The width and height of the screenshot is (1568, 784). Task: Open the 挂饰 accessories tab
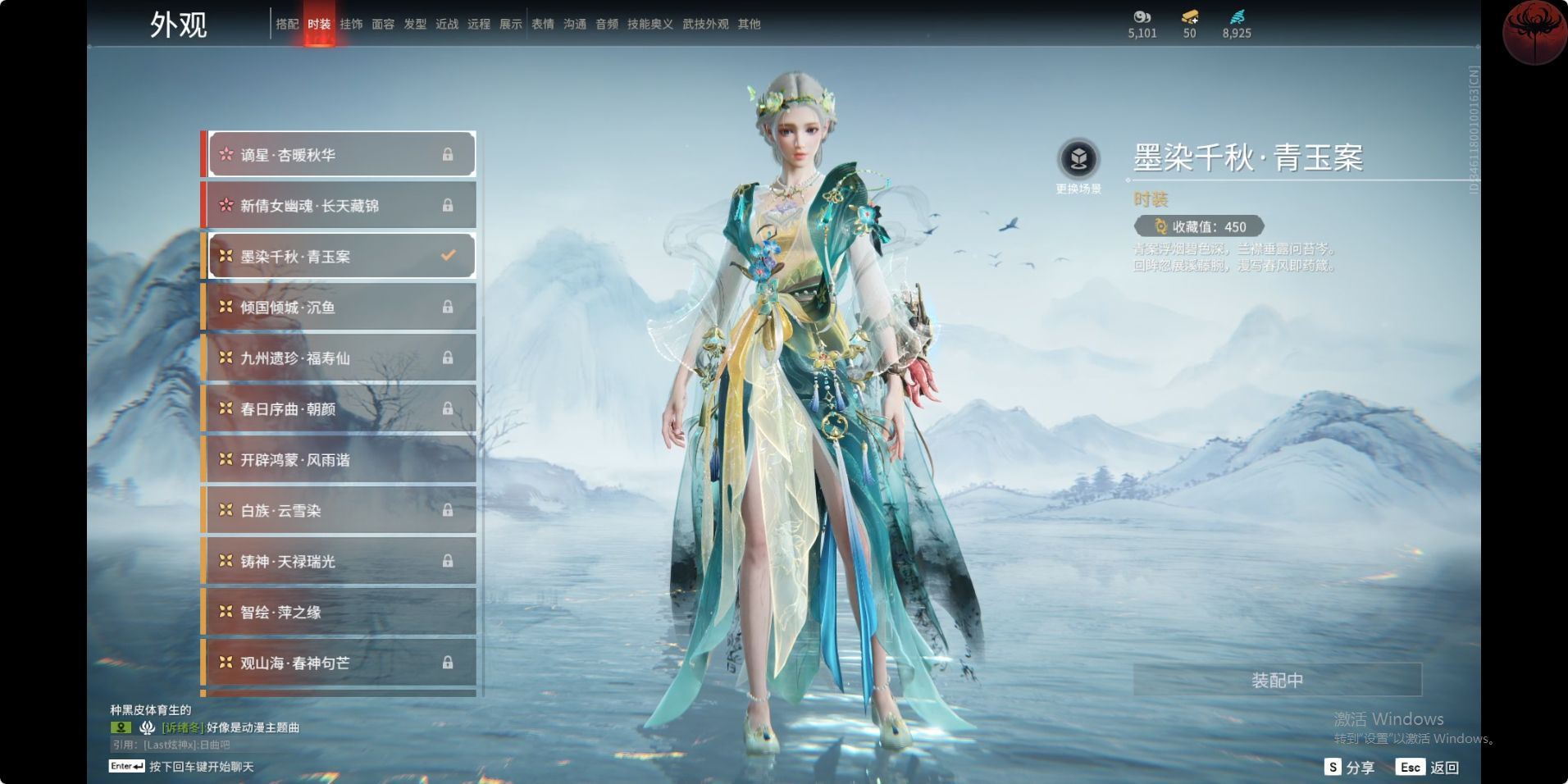351,25
